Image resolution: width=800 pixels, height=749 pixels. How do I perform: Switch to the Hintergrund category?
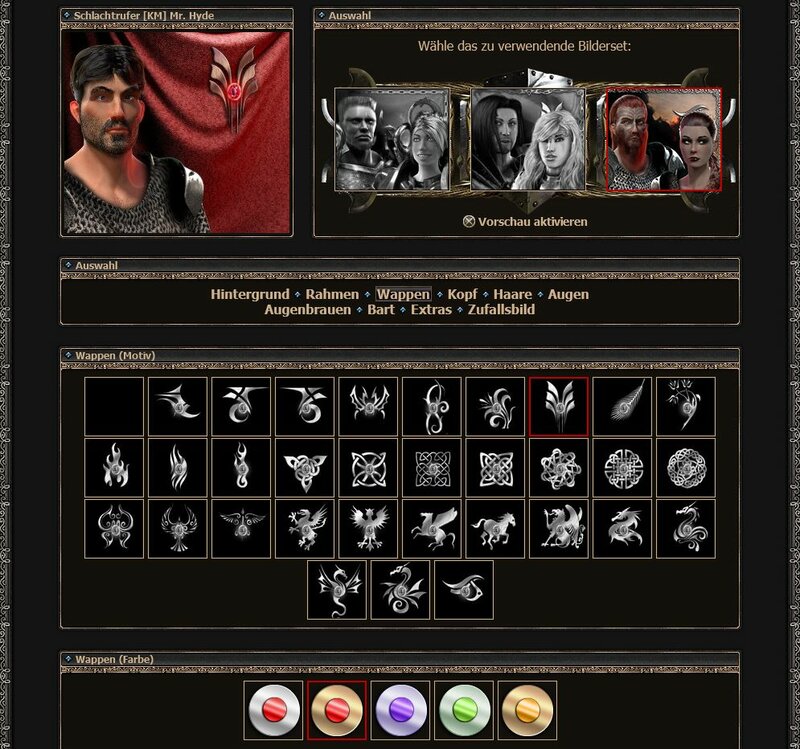coord(250,294)
